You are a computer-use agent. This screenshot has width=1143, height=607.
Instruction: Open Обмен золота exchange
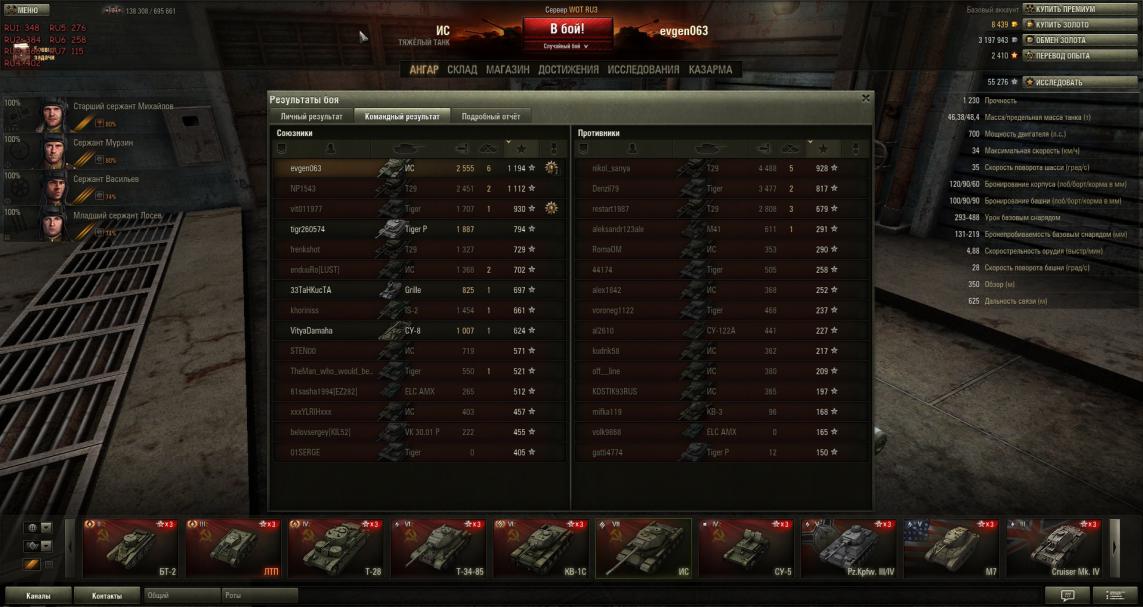click(1066, 40)
